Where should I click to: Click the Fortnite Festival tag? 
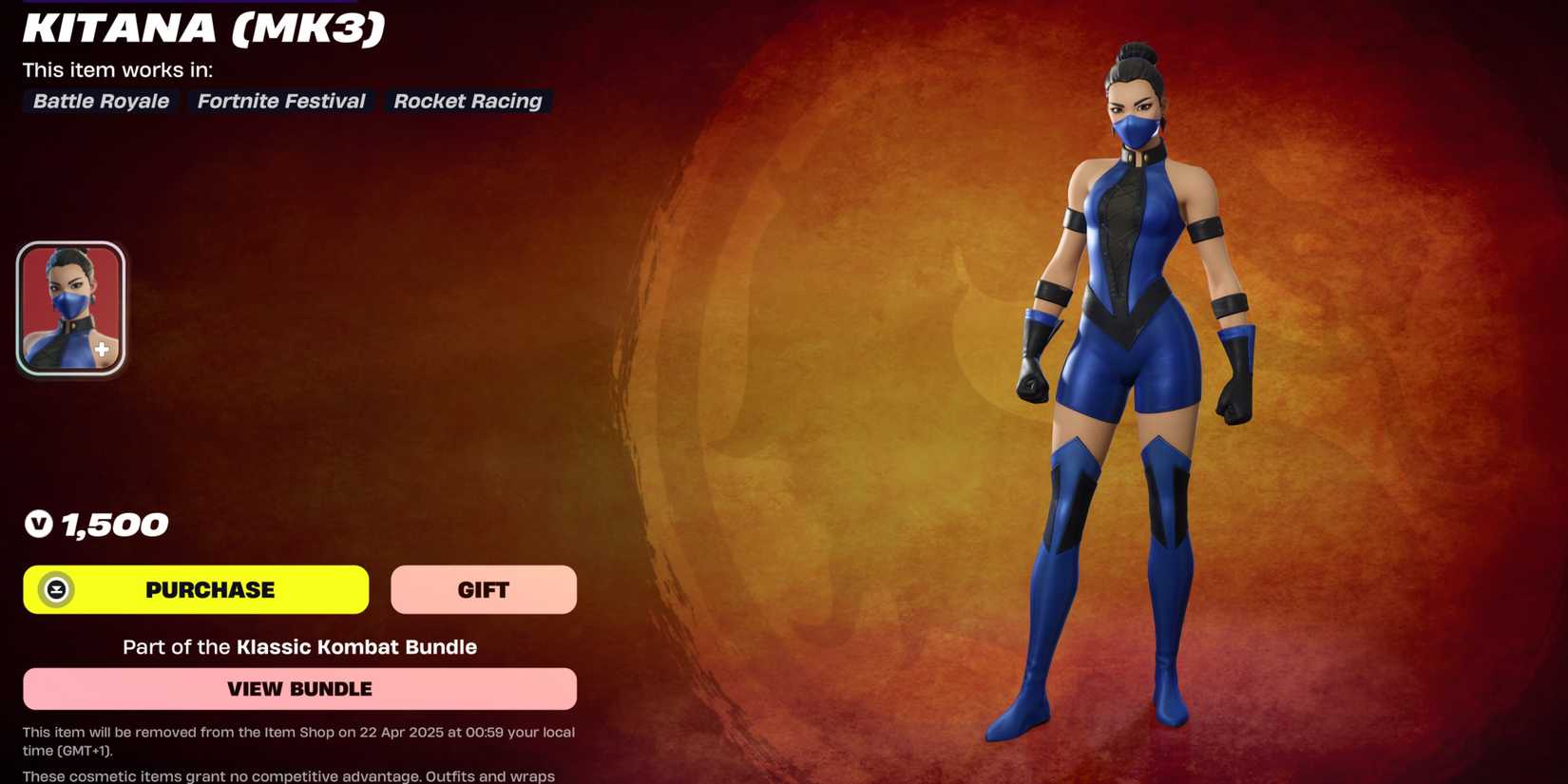(x=280, y=101)
